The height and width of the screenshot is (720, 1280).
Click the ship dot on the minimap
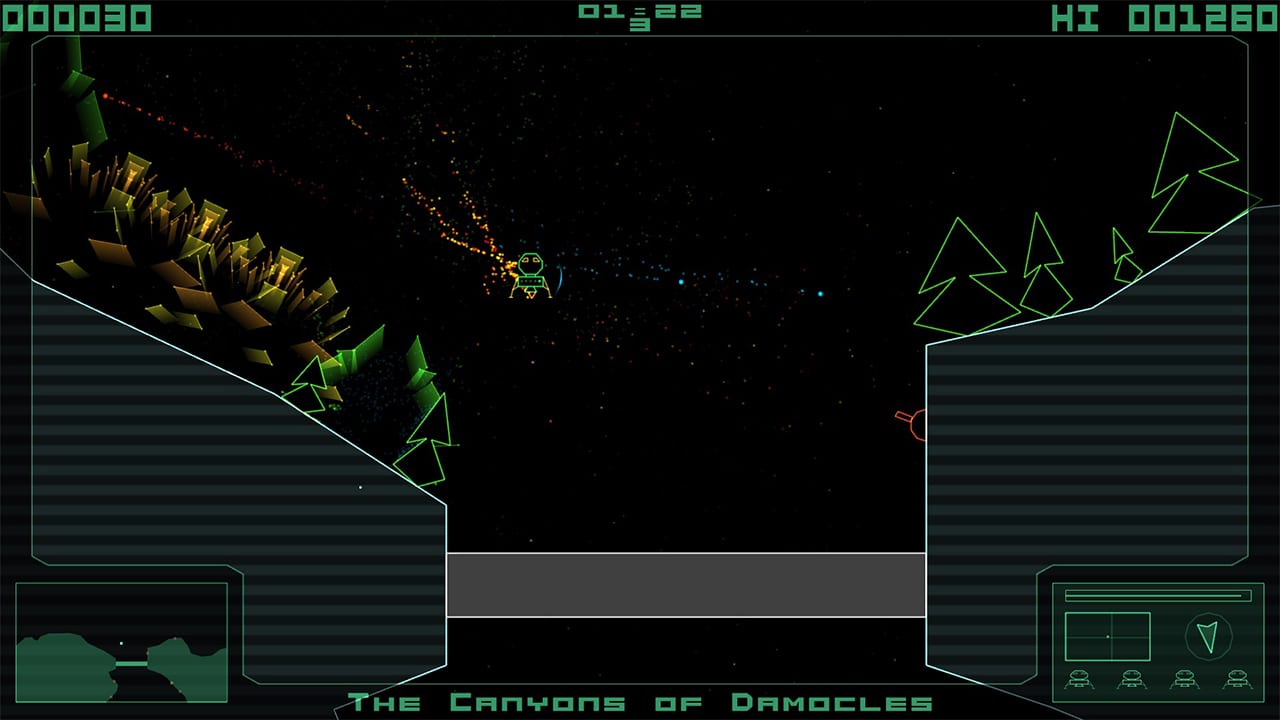pos(121,643)
